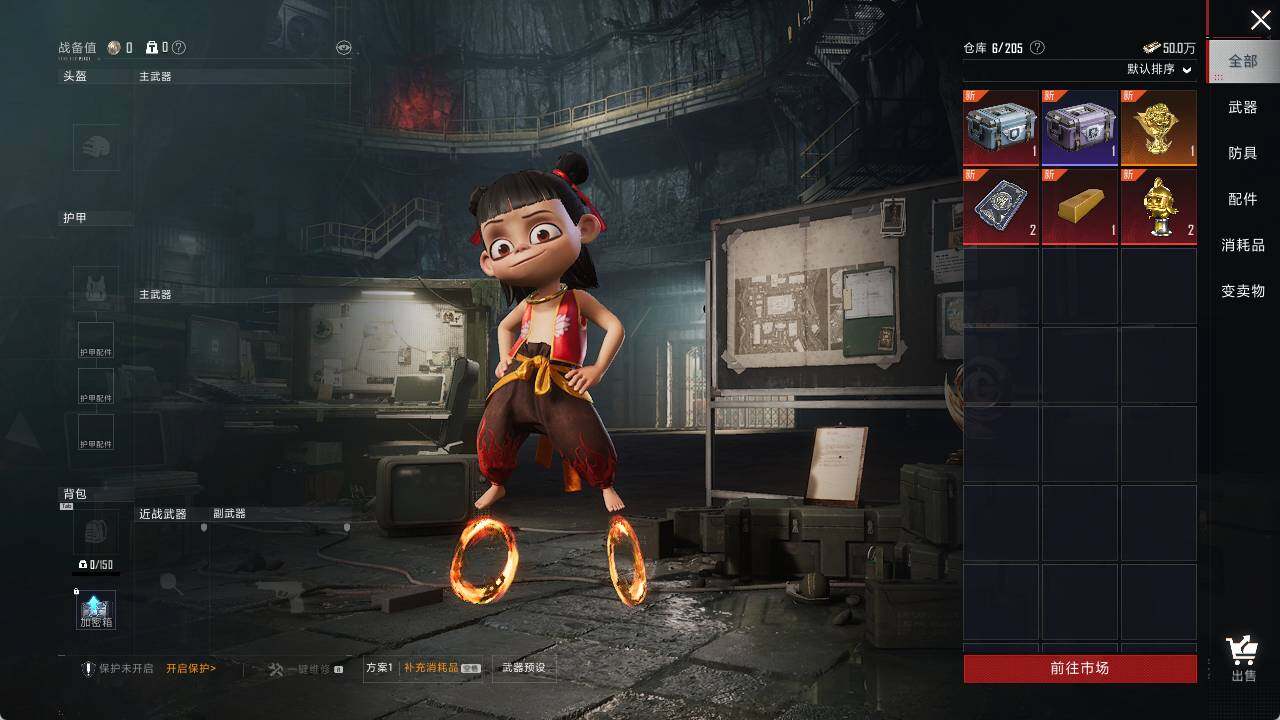
Task: Select the blue card pack item
Action: pyautogui.click(x=1001, y=206)
